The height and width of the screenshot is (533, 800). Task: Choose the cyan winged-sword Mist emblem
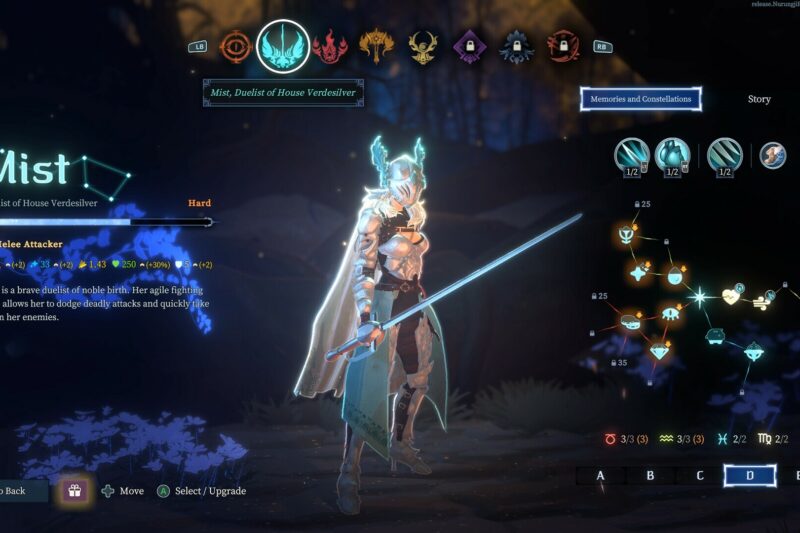coord(282,46)
